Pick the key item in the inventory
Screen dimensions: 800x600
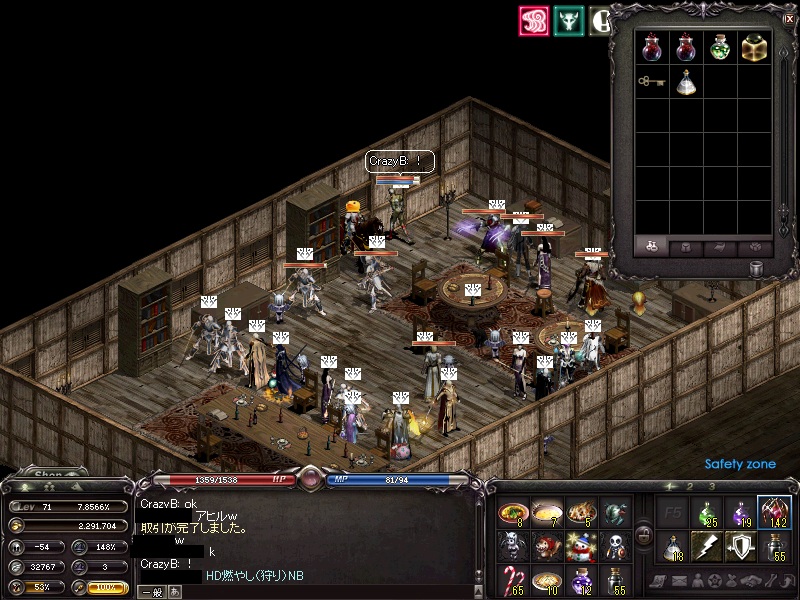coord(652,83)
